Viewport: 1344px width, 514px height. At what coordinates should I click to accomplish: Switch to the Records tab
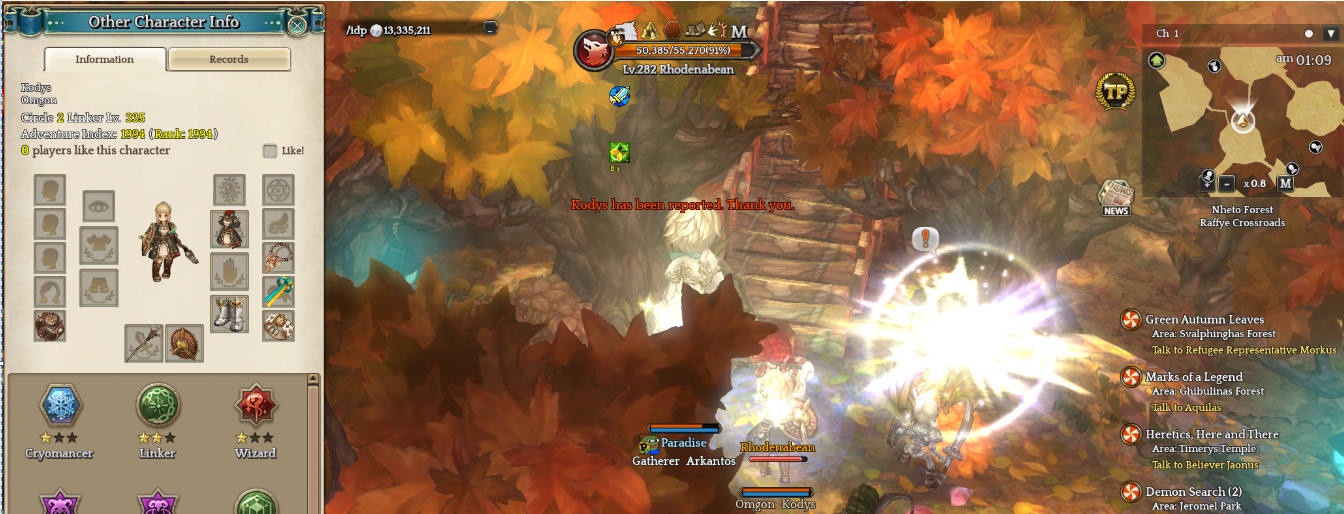pyautogui.click(x=229, y=60)
